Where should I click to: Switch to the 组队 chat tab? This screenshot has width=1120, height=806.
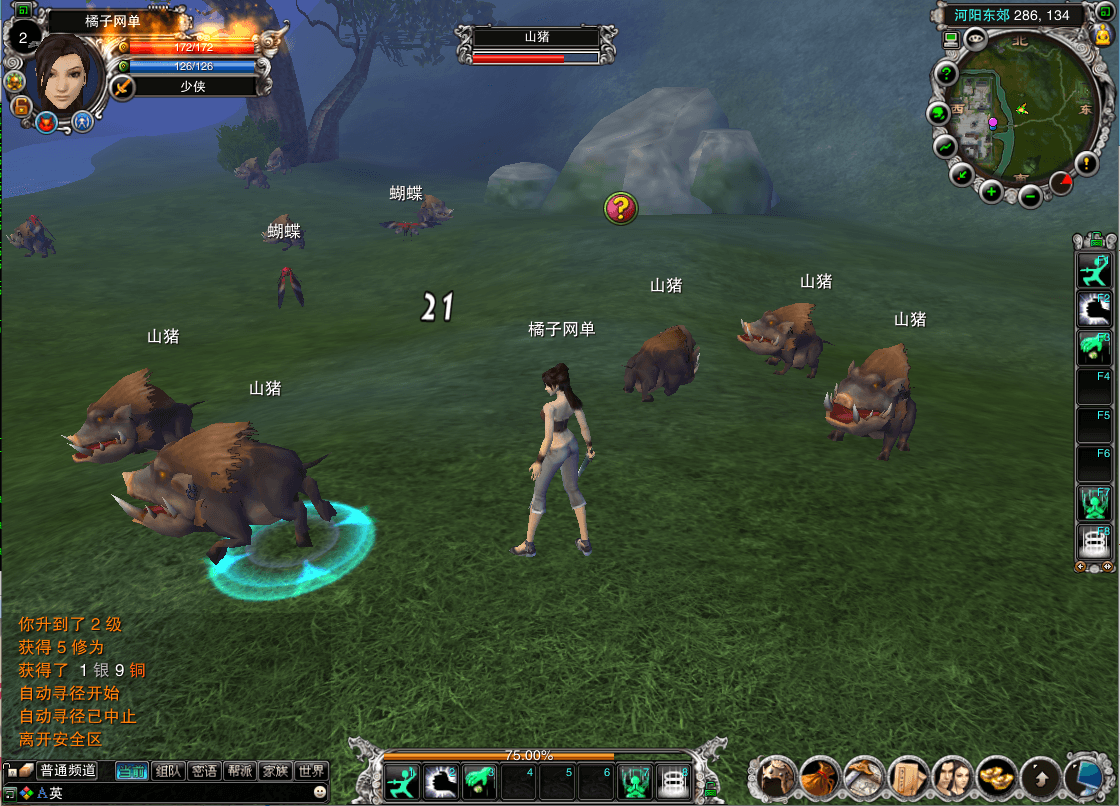[x=169, y=771]
